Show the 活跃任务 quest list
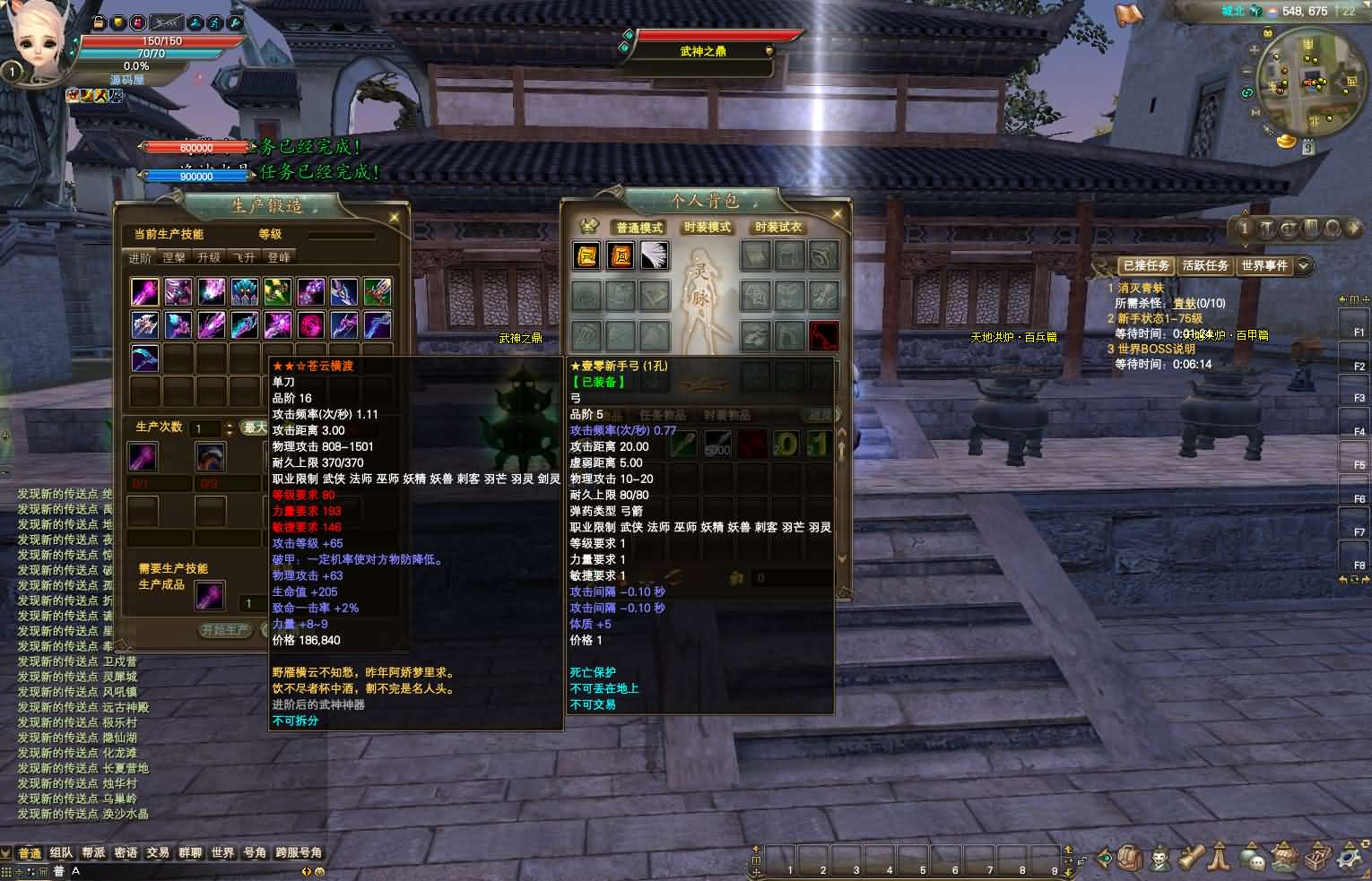 (1204, 265)
